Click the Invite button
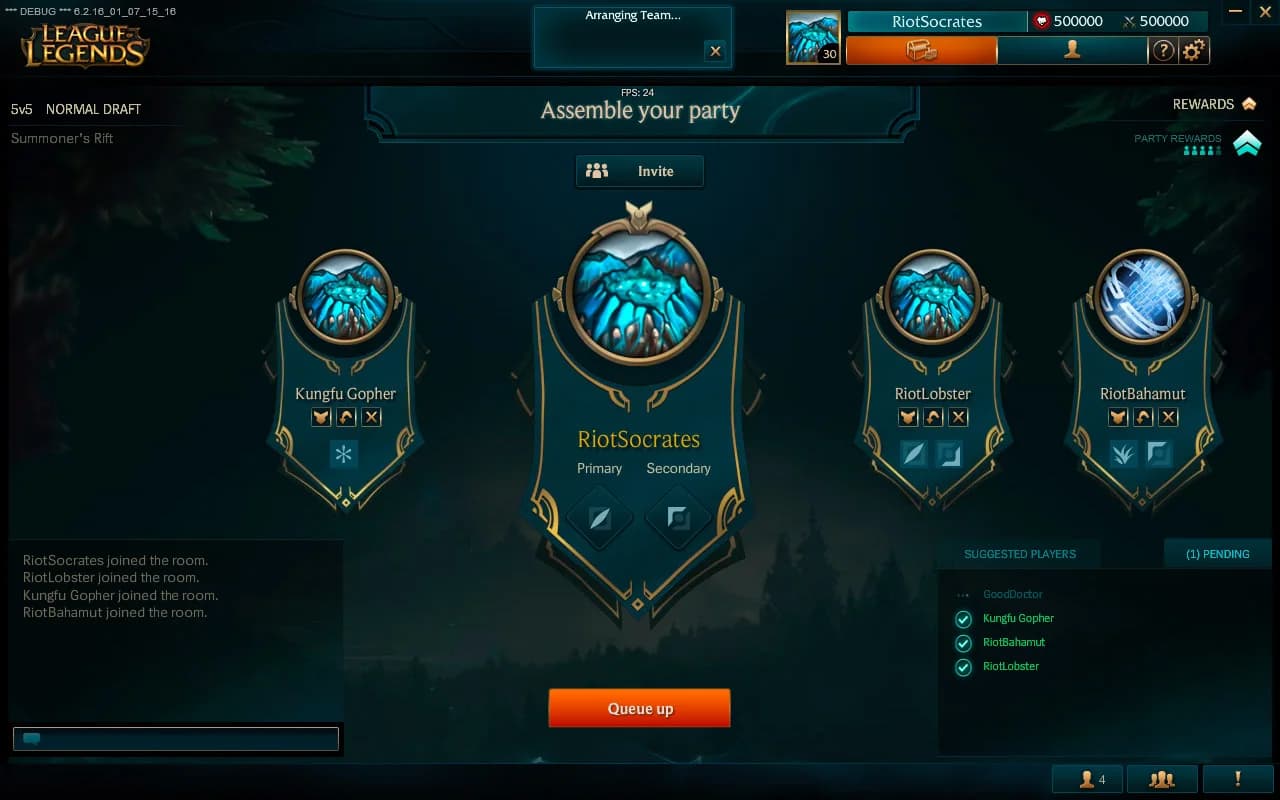This screenshot has width=1280, height=800. tap(639, 171)
